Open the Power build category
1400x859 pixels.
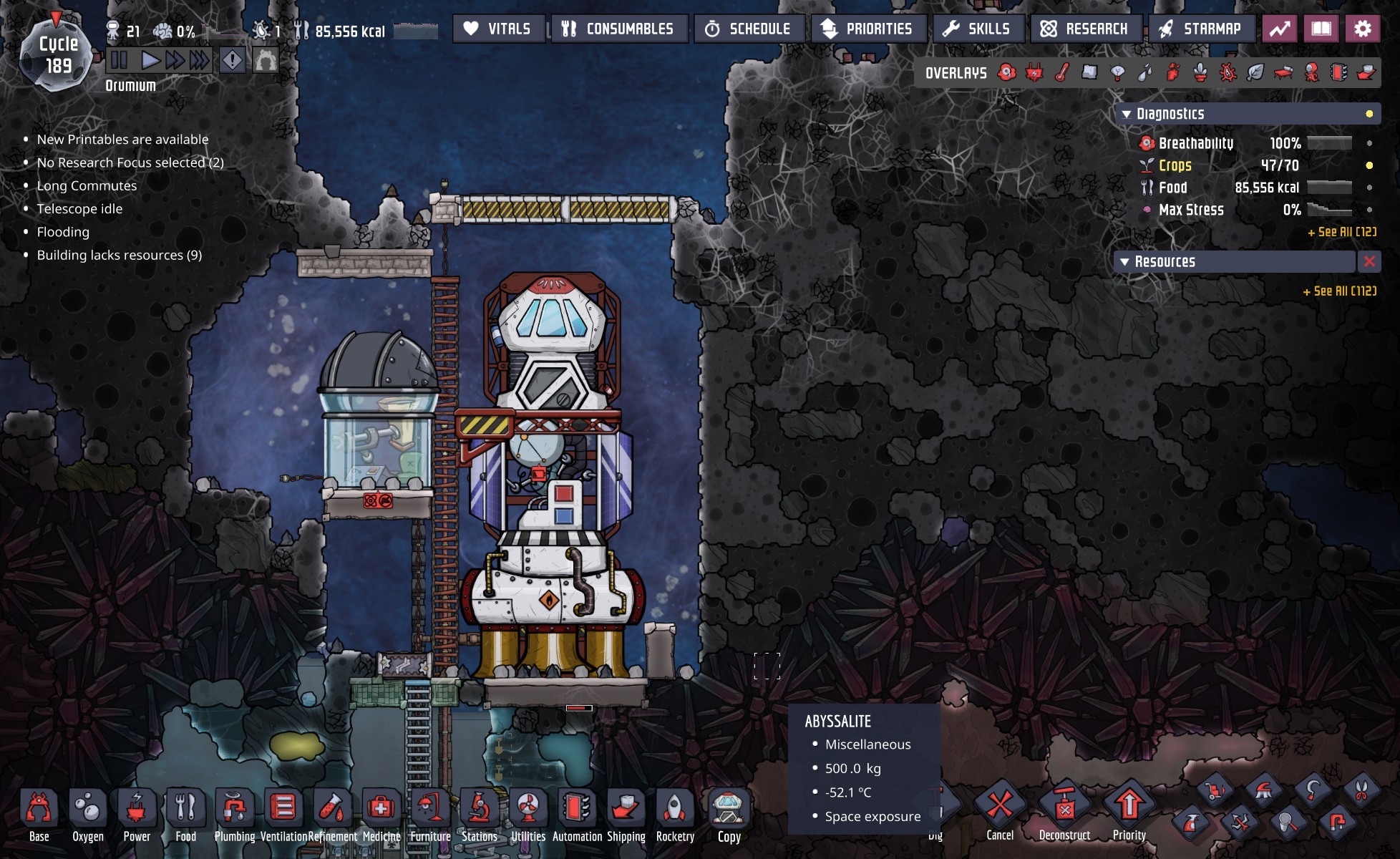click(x=136, y=815)
